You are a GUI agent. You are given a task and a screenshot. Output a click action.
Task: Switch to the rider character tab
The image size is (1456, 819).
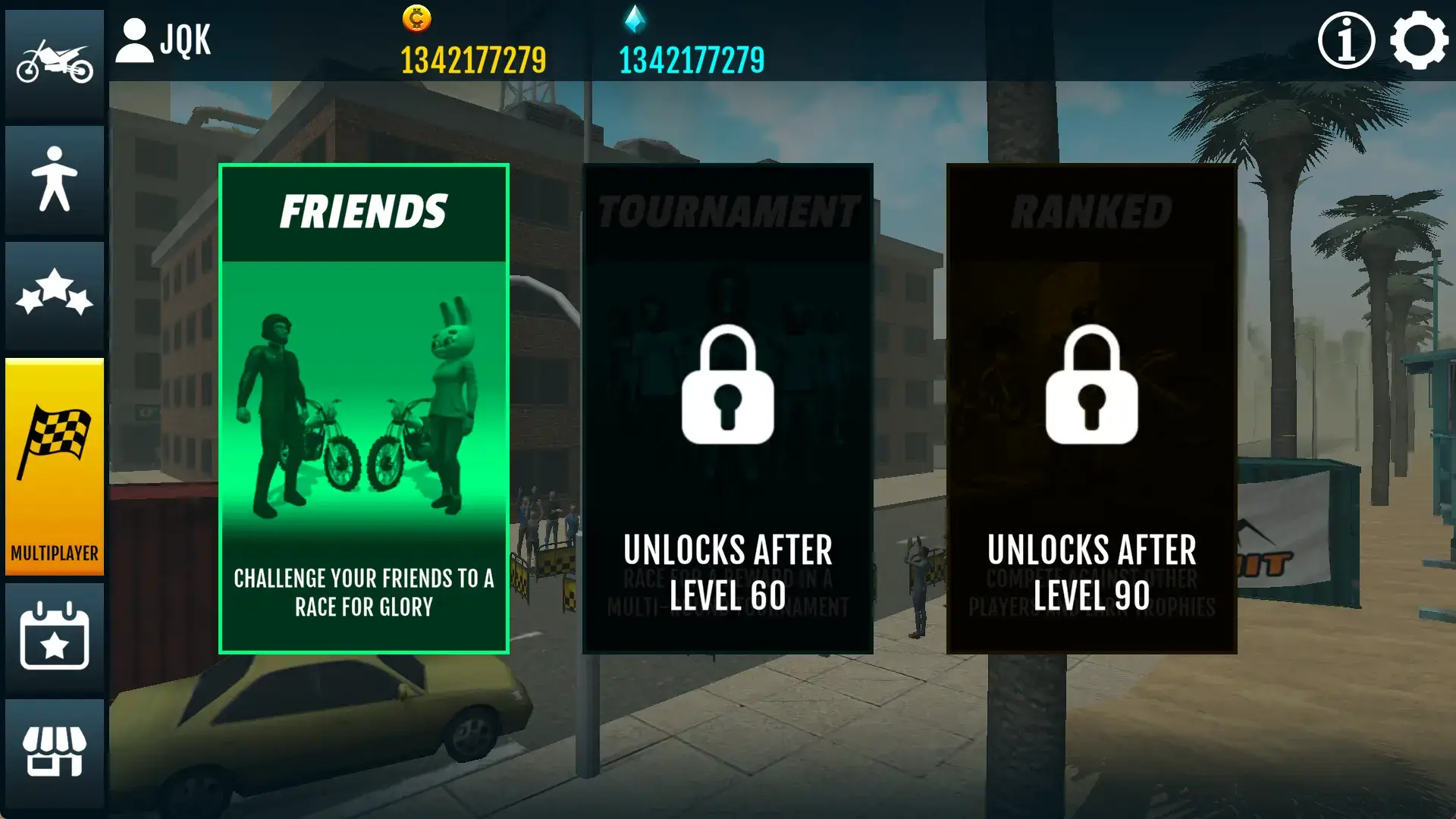point(55,179)
